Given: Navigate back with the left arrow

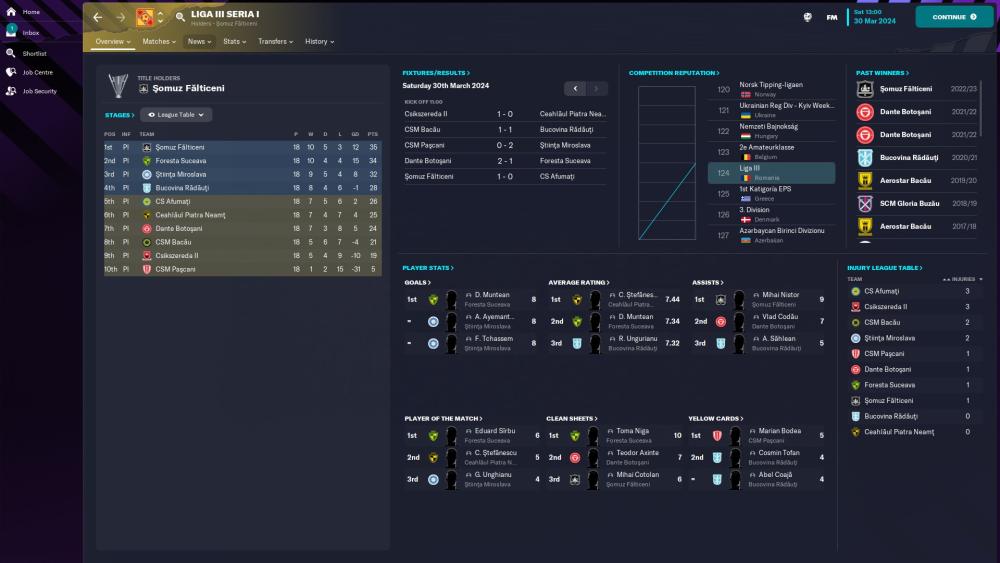Looking at the screenshot, I should click(x=97, y=17).
